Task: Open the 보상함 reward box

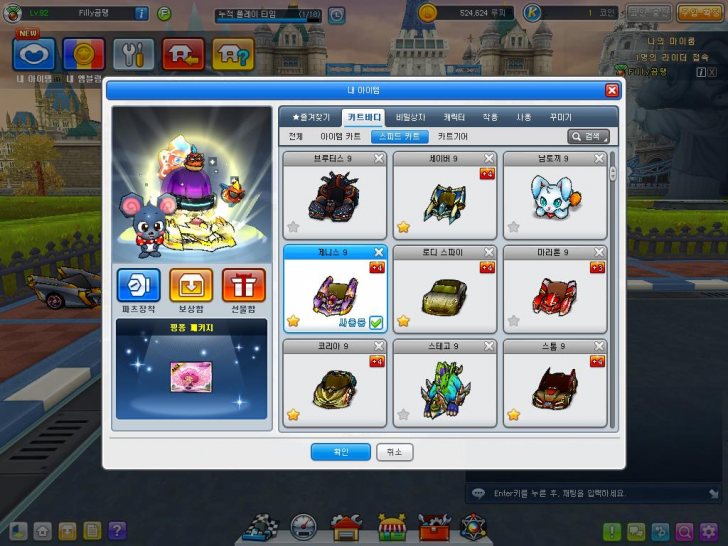Action: 190,286
